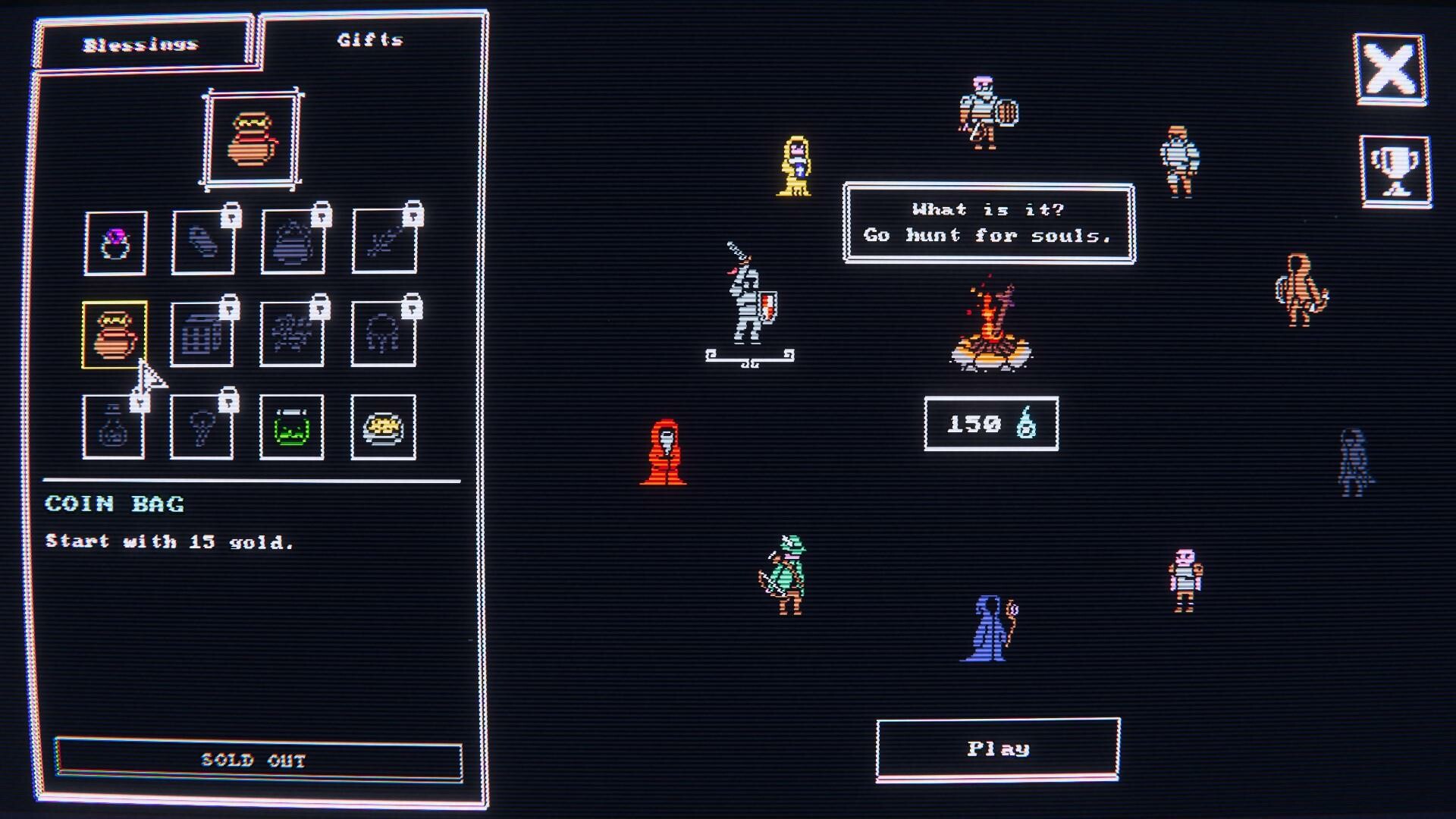Click the locked feather blessing

pos(384,244)
